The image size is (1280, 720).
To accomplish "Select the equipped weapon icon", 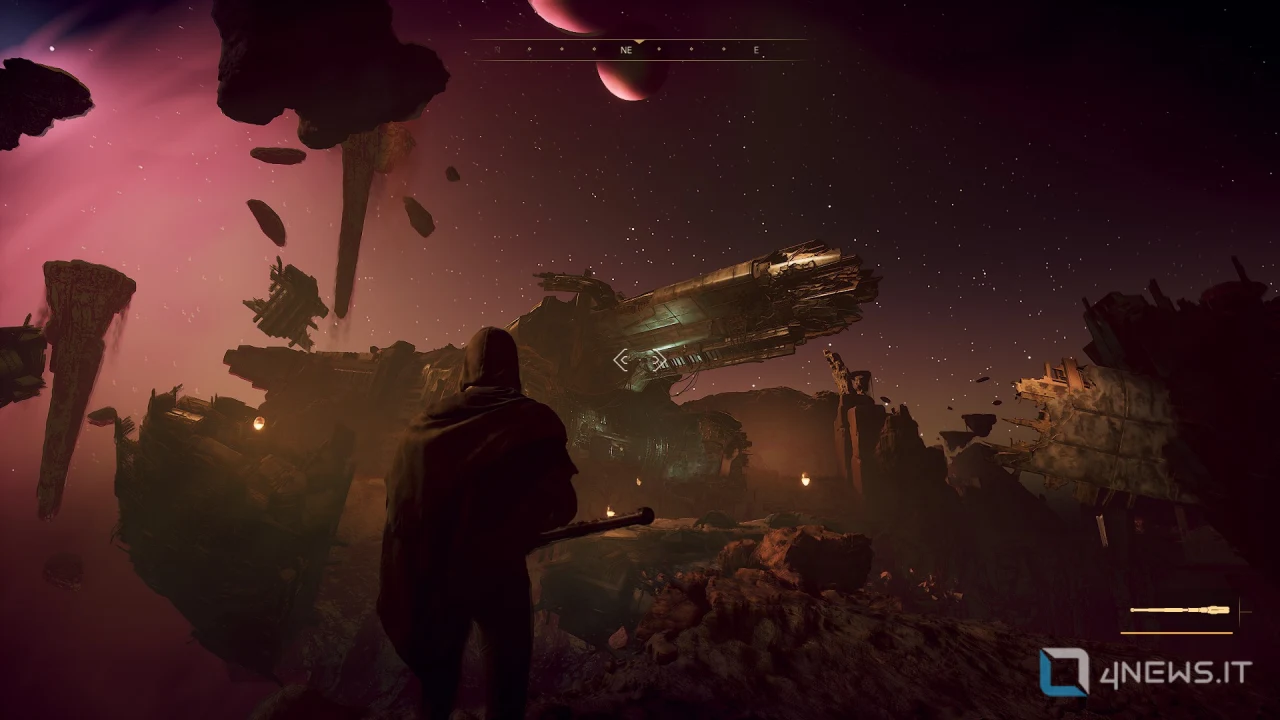I will click(x=1180, y=610).
